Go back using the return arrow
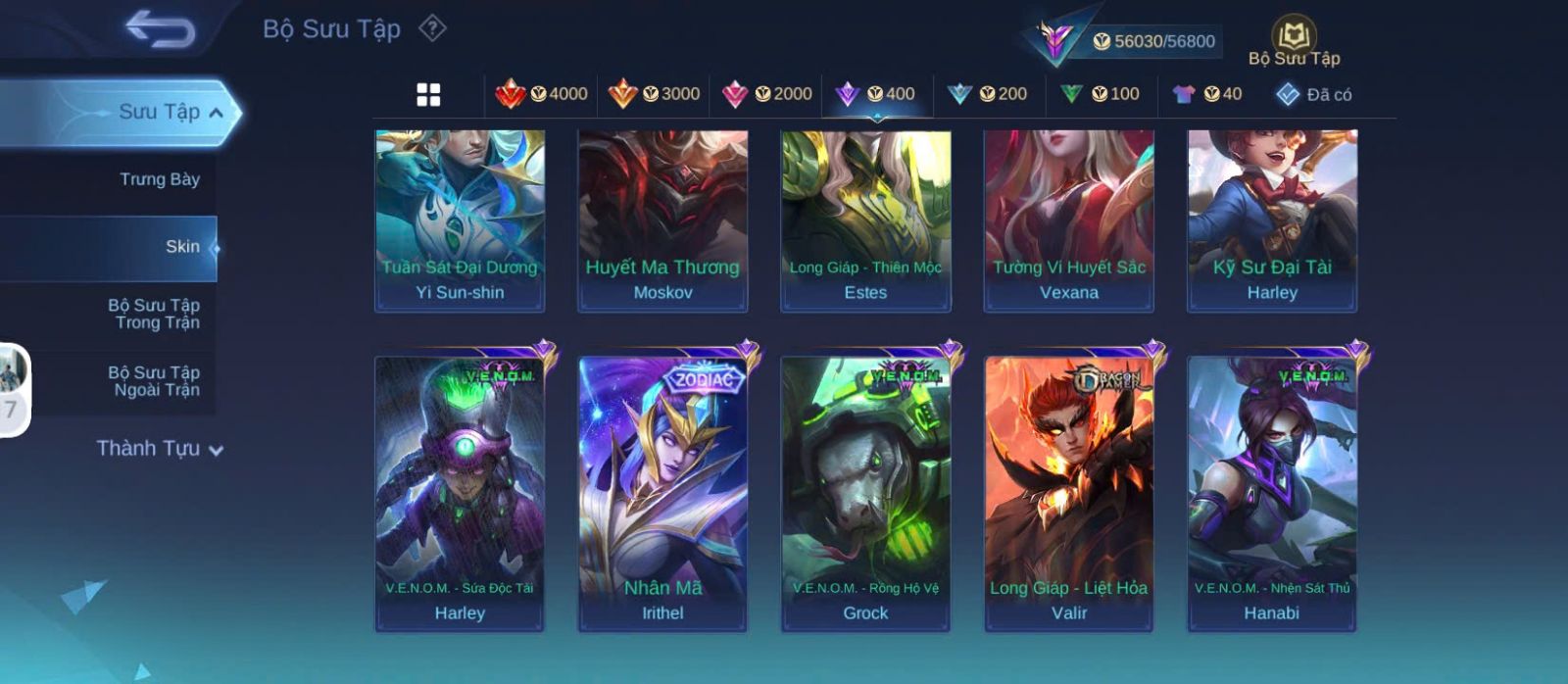The image size is (1568, 684). 160,29
